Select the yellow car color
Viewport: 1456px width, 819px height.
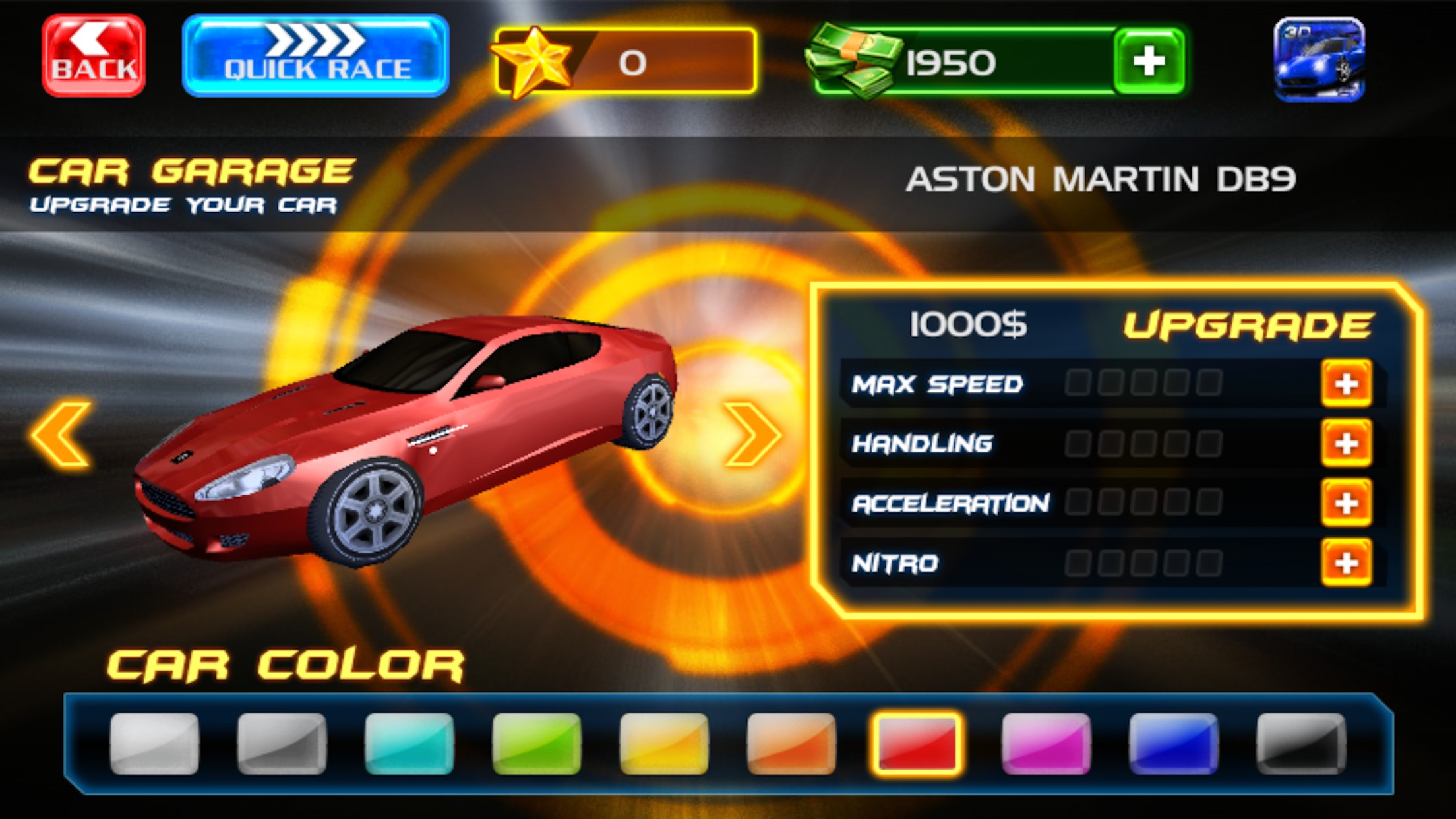[x=663, y=743]
